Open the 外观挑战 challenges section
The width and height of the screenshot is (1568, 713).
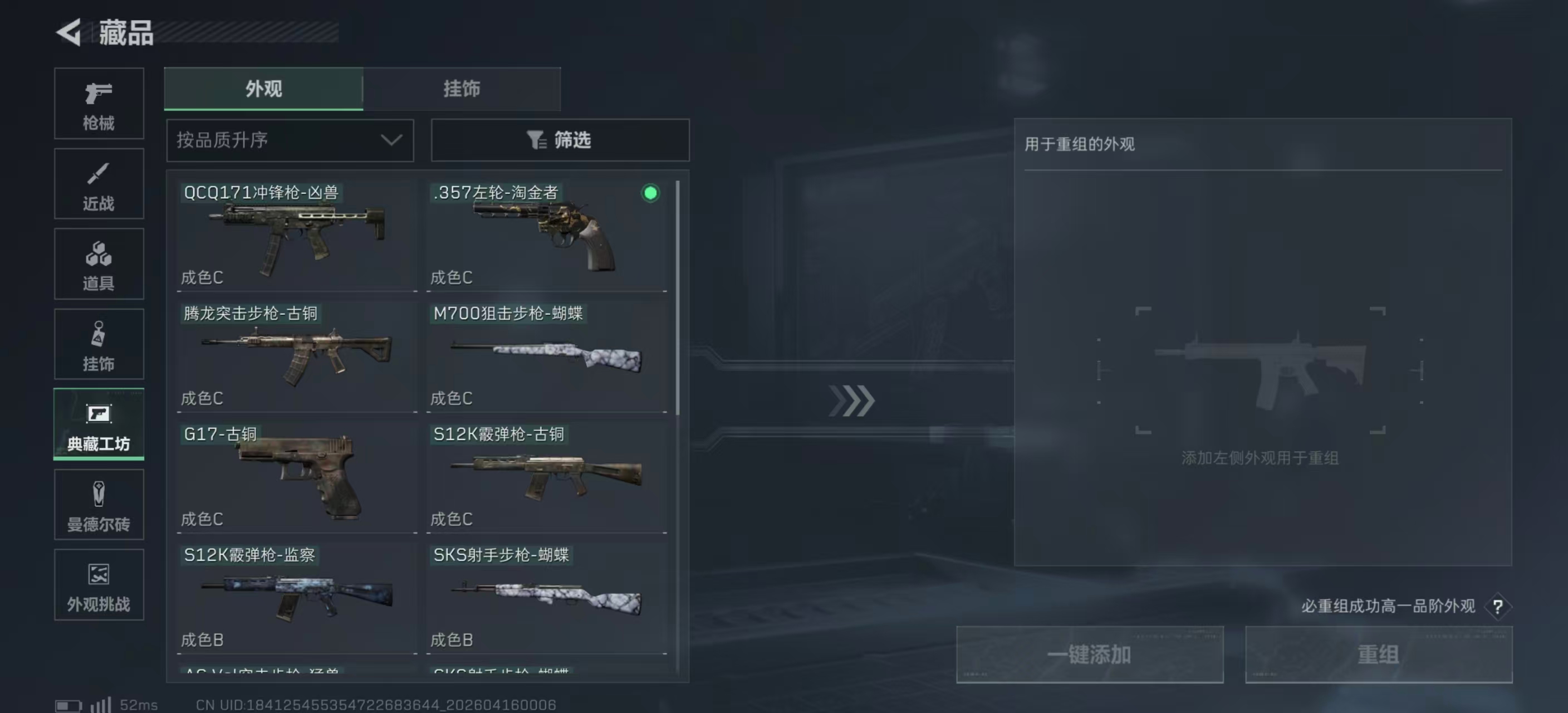click(x=98, y=584)
